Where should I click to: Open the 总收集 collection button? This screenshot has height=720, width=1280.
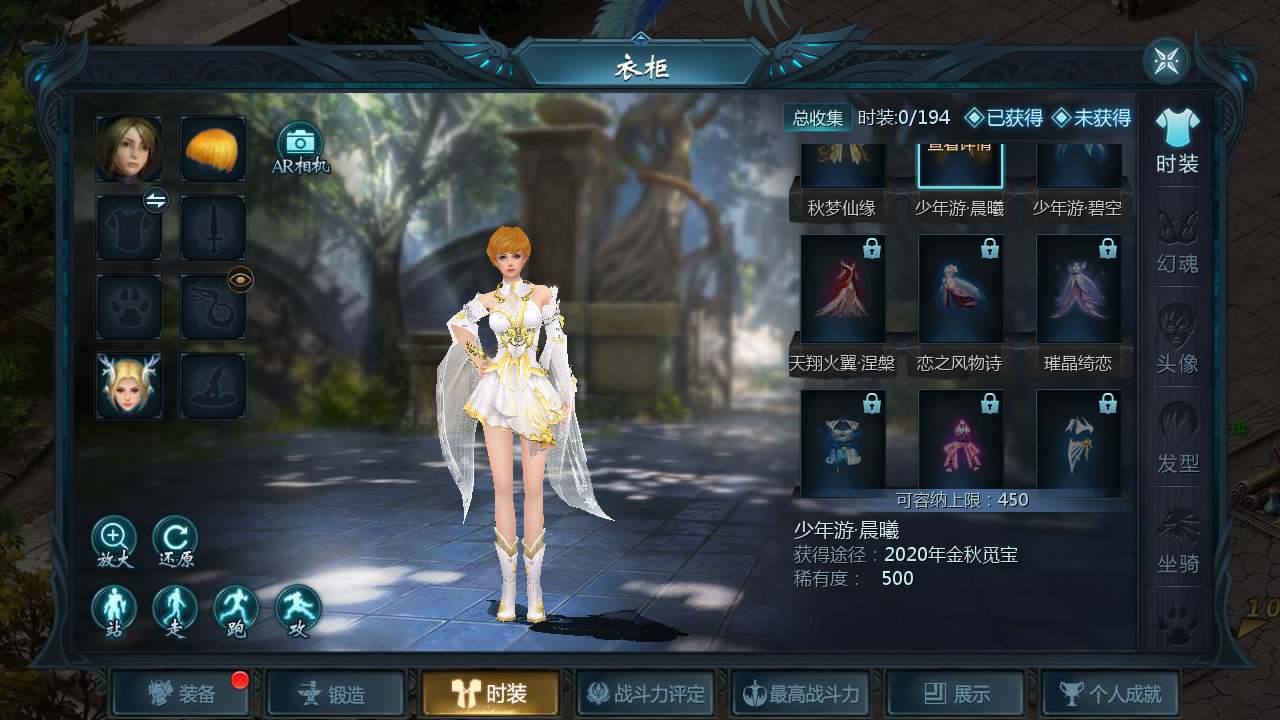tap(818, 118)
